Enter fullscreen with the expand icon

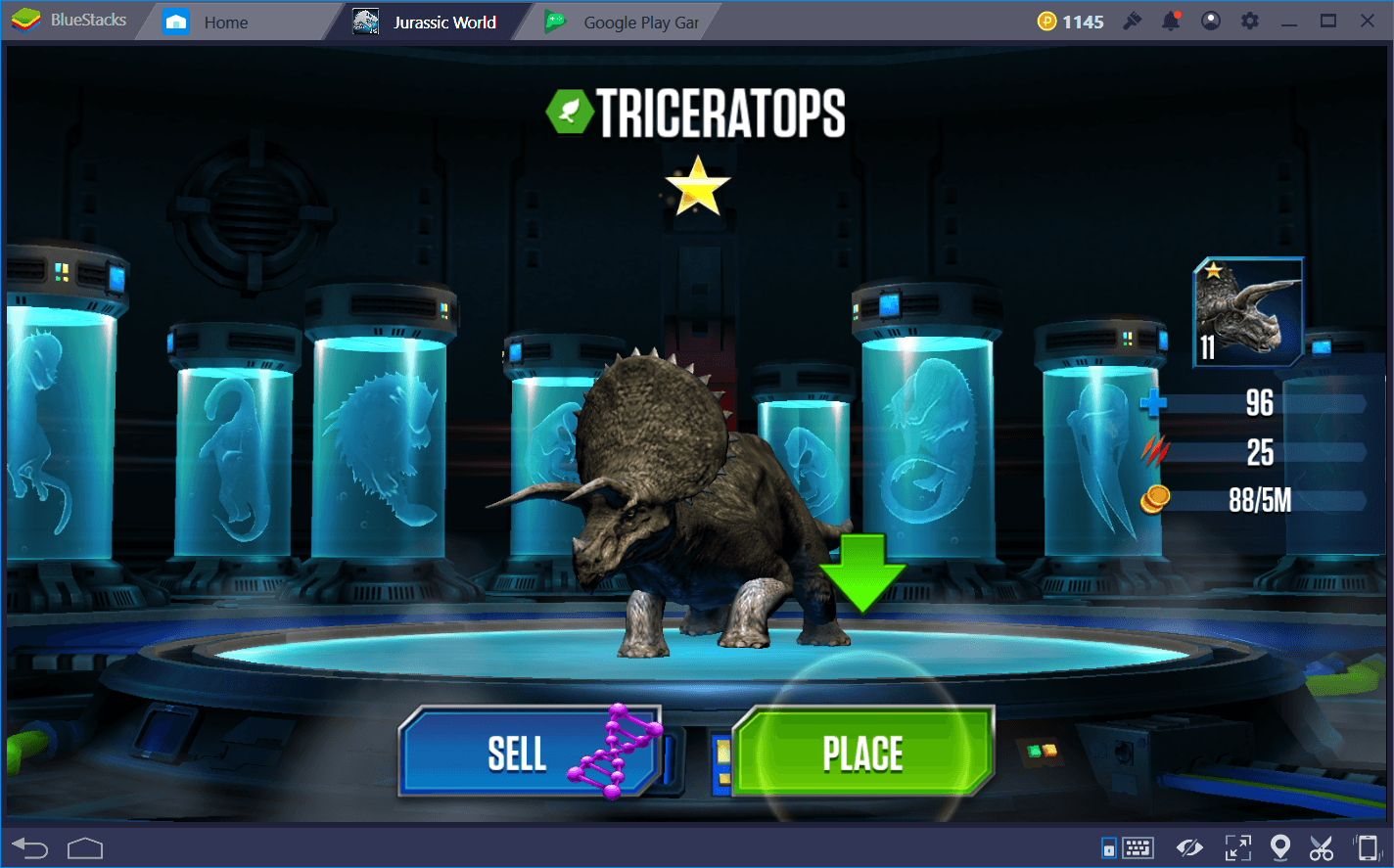tap(1237, 847)
